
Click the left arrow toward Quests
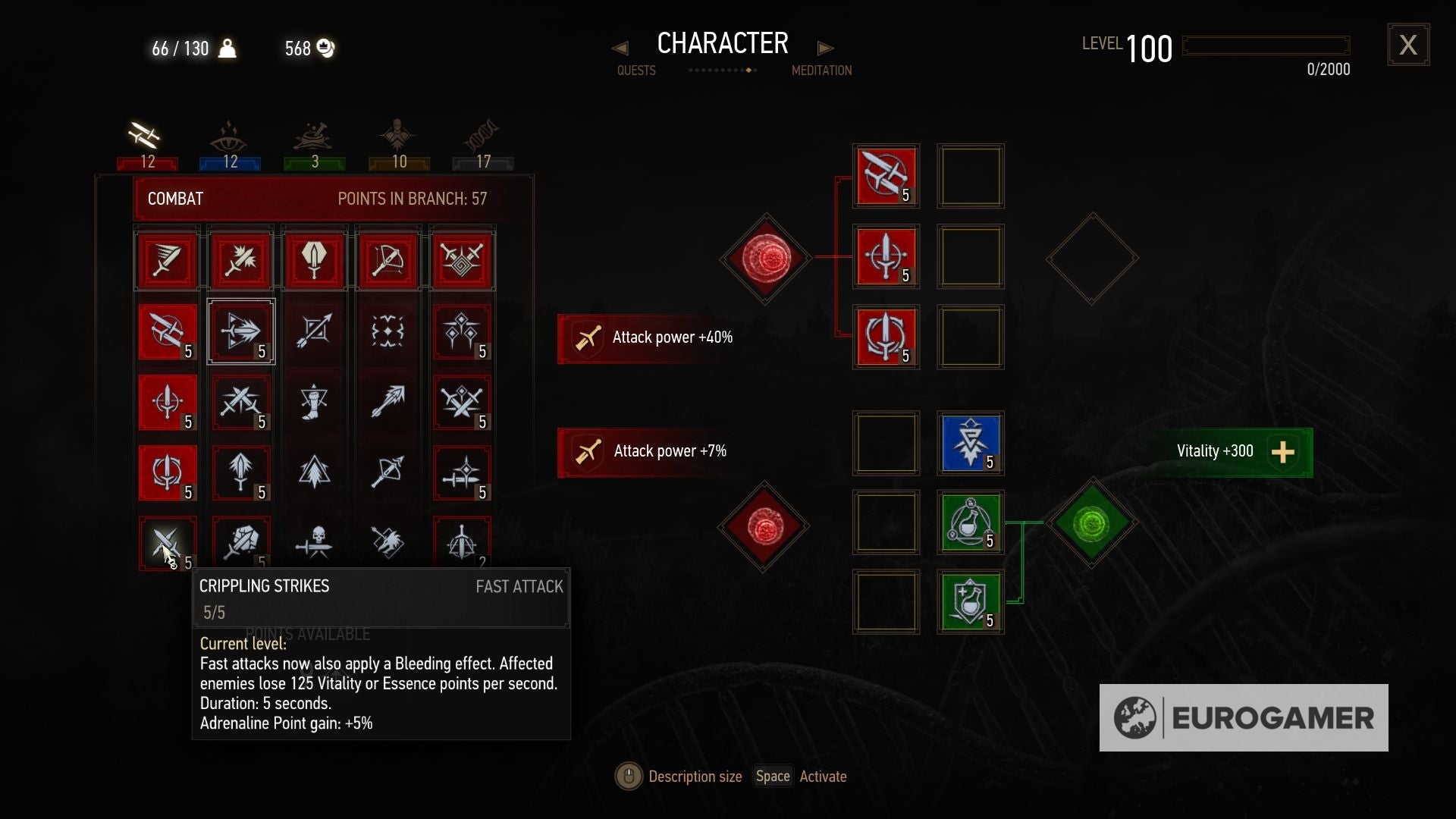point(620,48)
